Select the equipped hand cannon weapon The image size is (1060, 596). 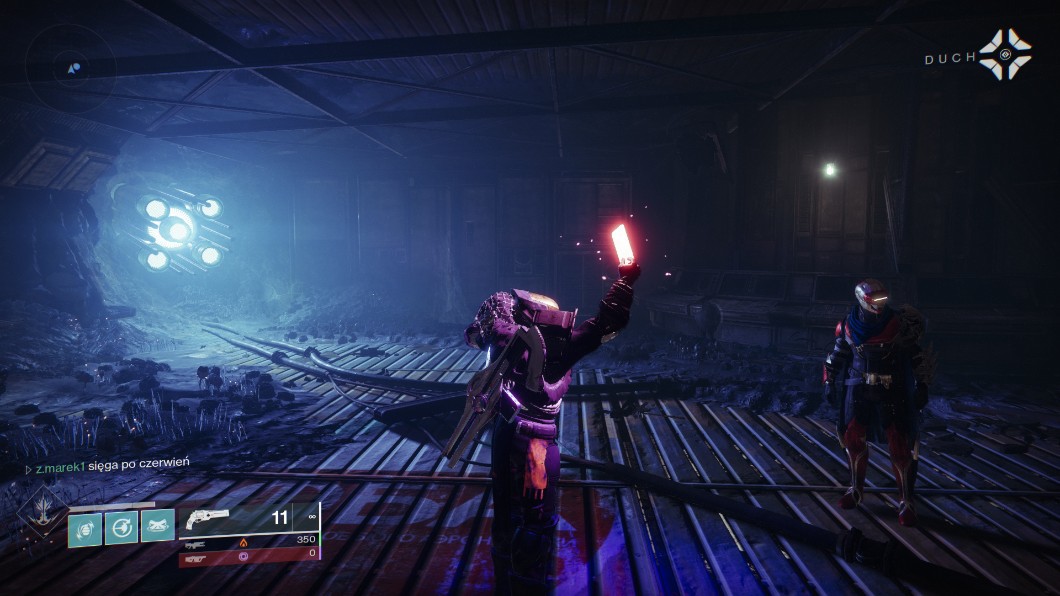coord(205,518)
